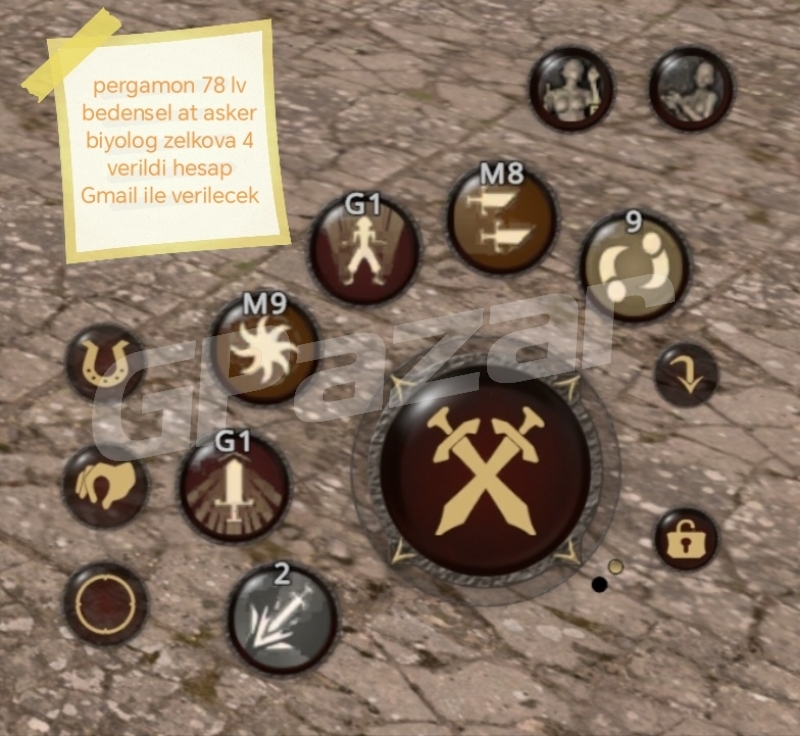Use the skill icon labeled 9
Image resolution: width=800 pixels, height=736 pixels.
click(x=634, y=267)
